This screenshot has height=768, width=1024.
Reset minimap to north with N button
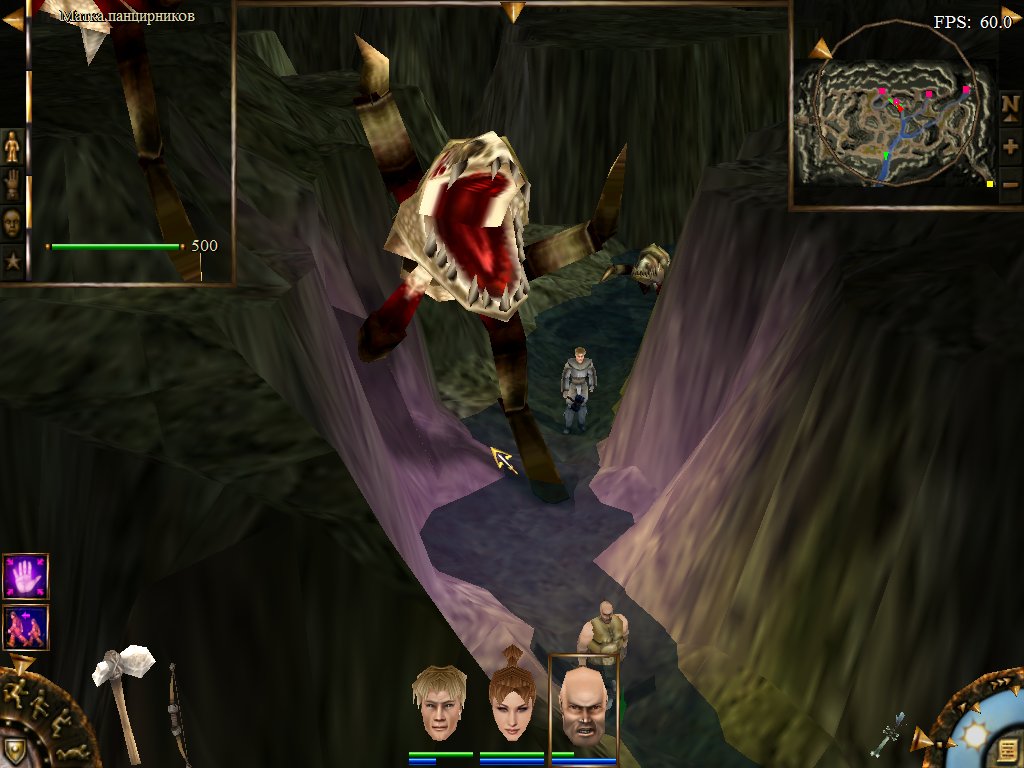1010,104
